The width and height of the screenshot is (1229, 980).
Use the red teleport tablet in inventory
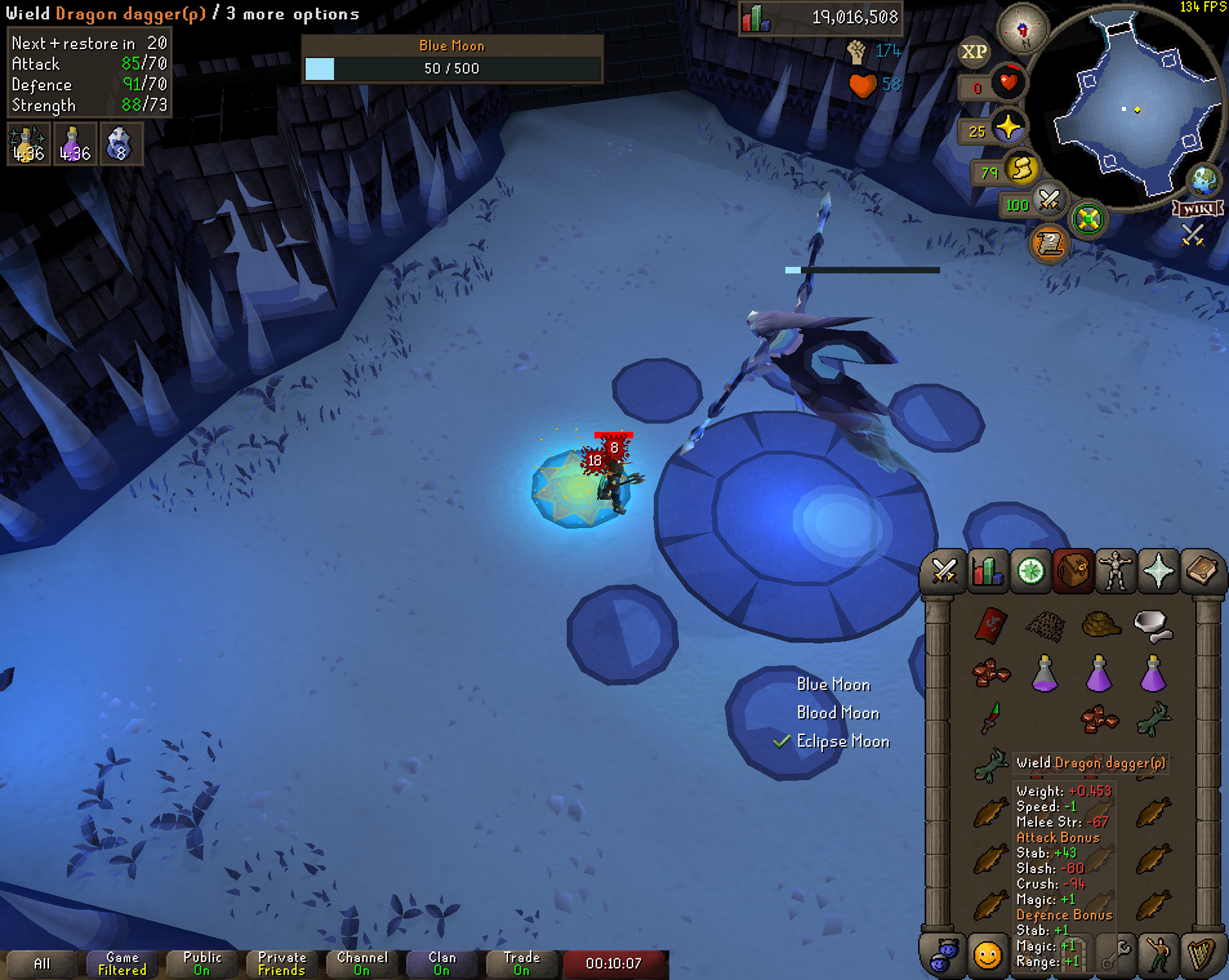pos(991,625)
